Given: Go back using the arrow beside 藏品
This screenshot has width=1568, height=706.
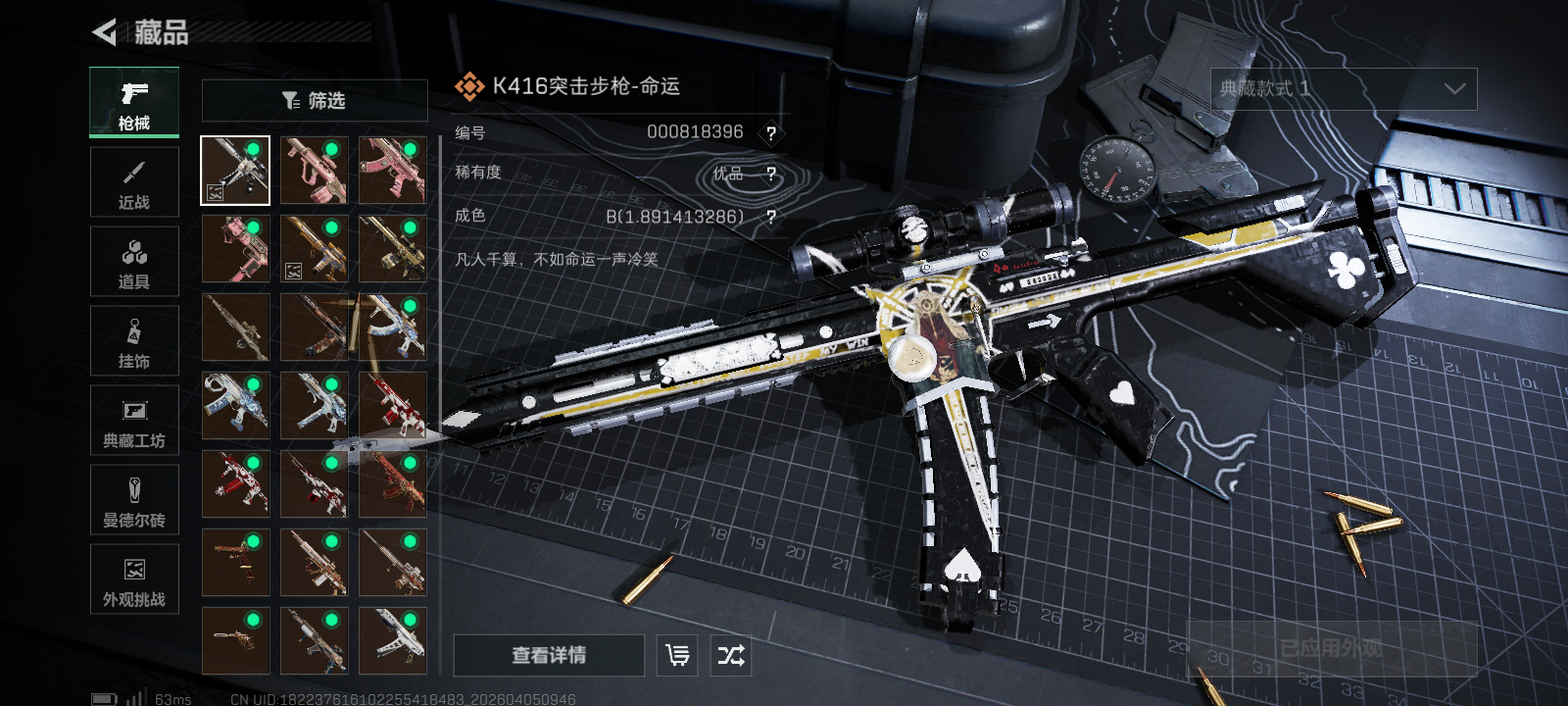Looking at the screenshot, I should [x=104, y=32].
